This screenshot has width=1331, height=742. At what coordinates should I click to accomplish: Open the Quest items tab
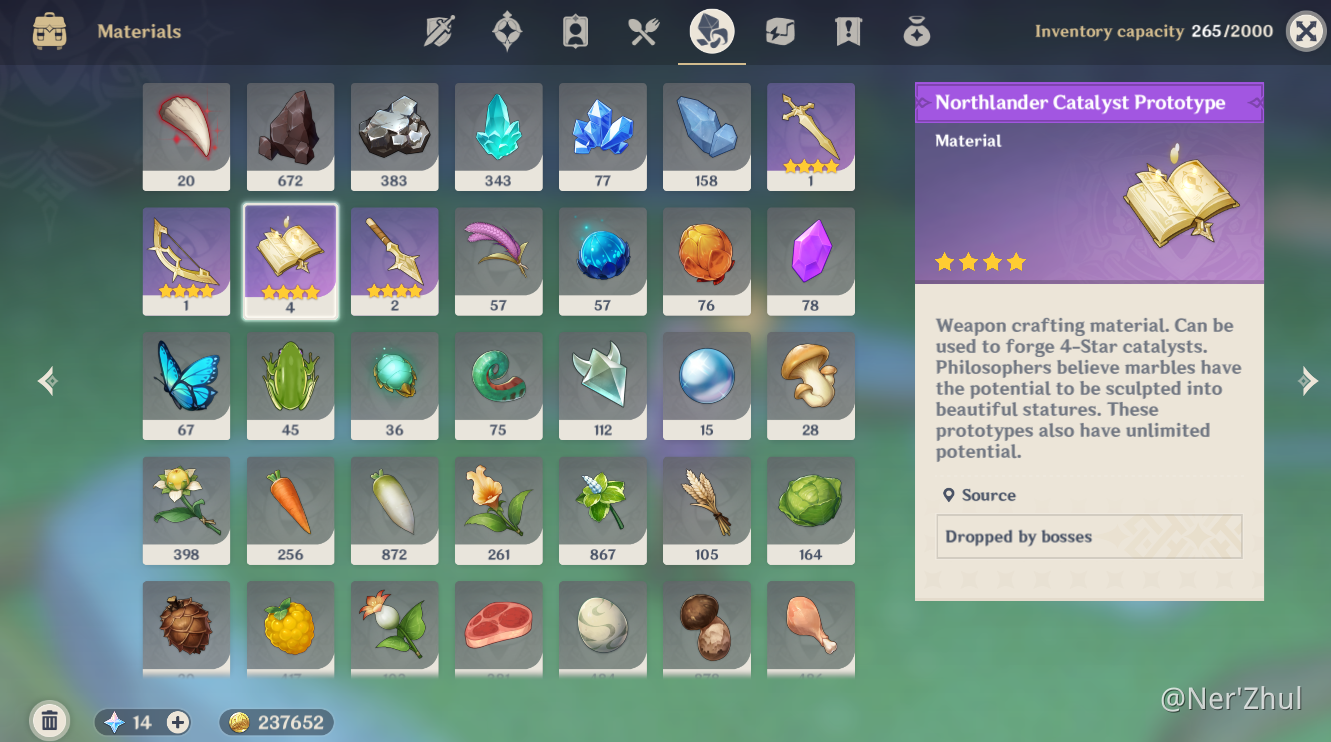coord(848,32)
